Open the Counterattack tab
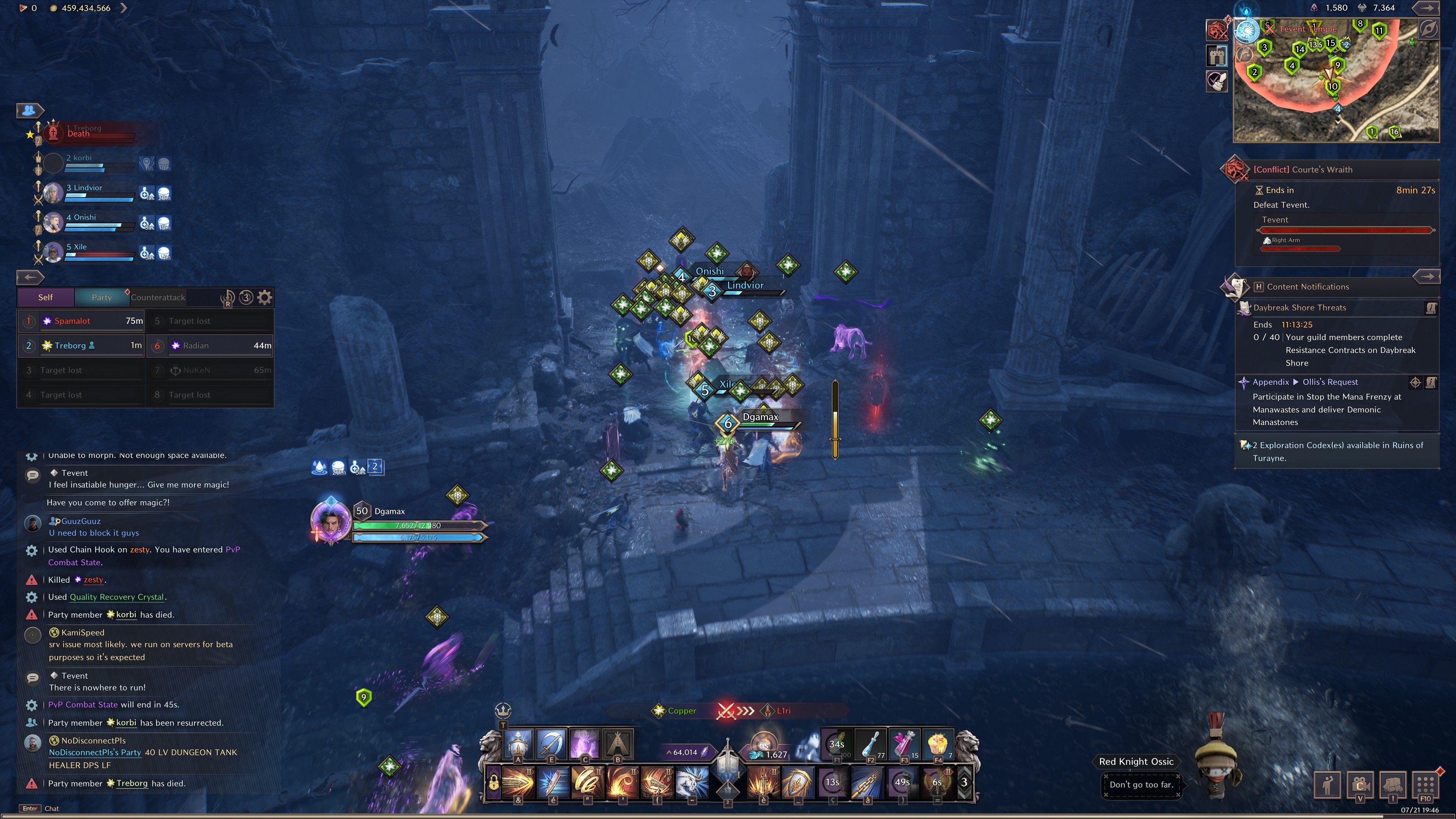The image size is (1456, 819). click(x=158, y=297)
